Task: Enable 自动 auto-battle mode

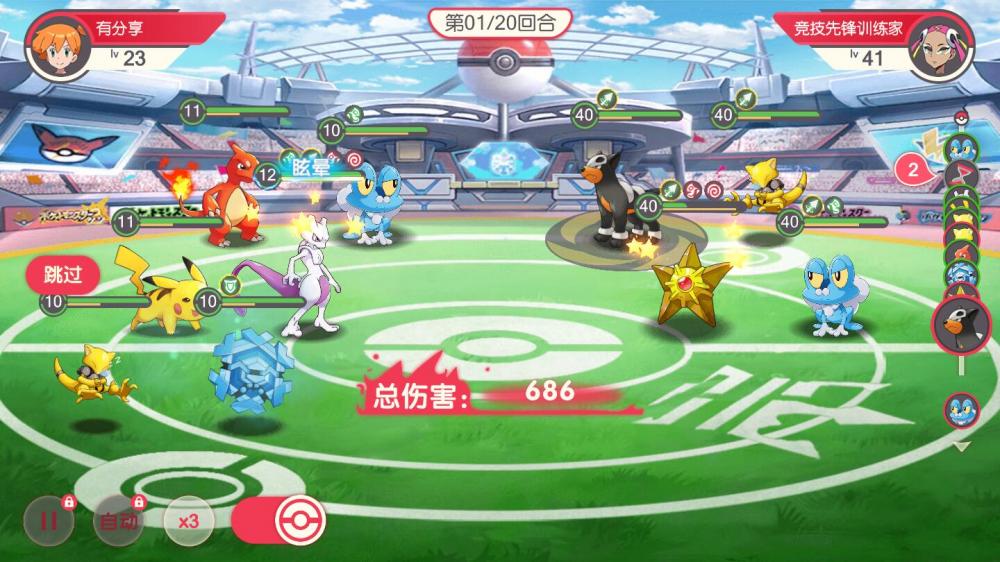Action: (117, 520)
